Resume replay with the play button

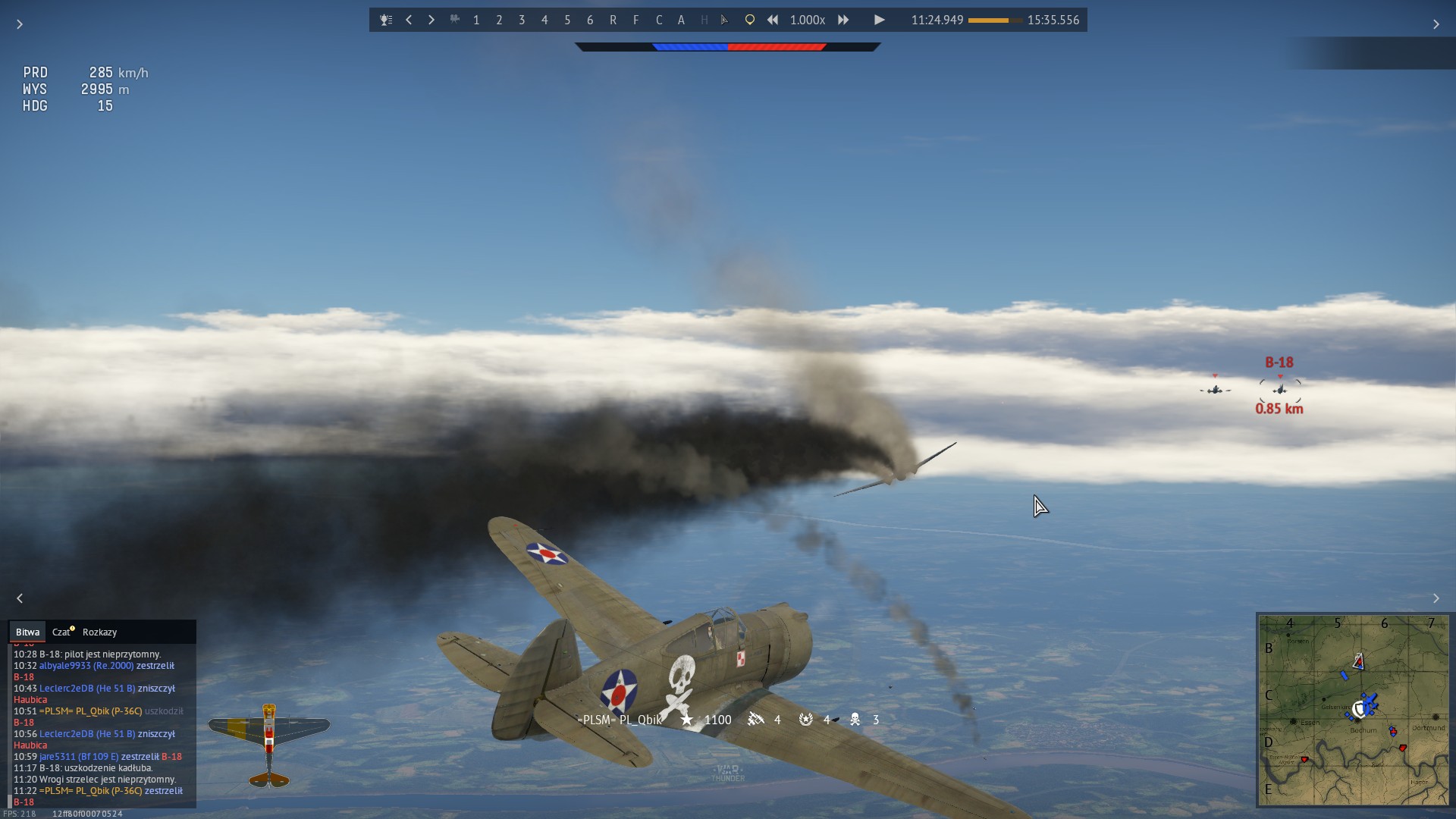tap(879, 20)
